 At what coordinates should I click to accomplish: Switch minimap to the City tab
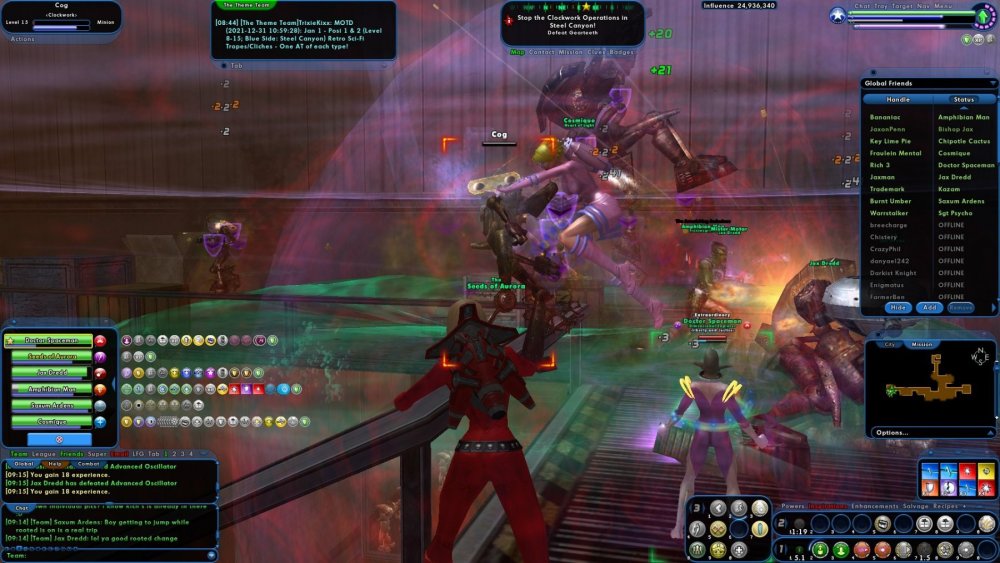(890, 344)
